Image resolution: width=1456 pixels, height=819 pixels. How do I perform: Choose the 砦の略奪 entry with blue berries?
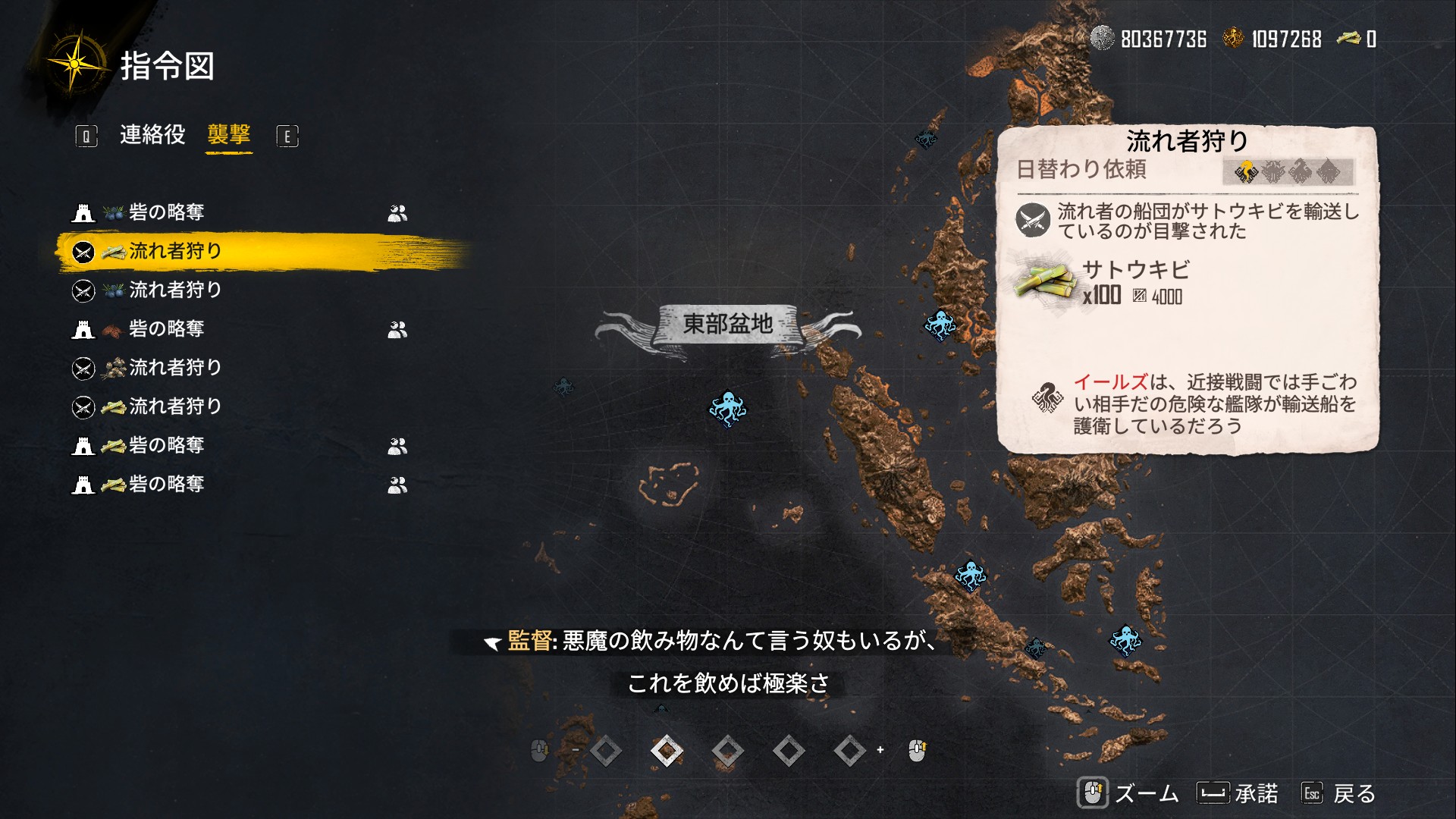(166, 212)
